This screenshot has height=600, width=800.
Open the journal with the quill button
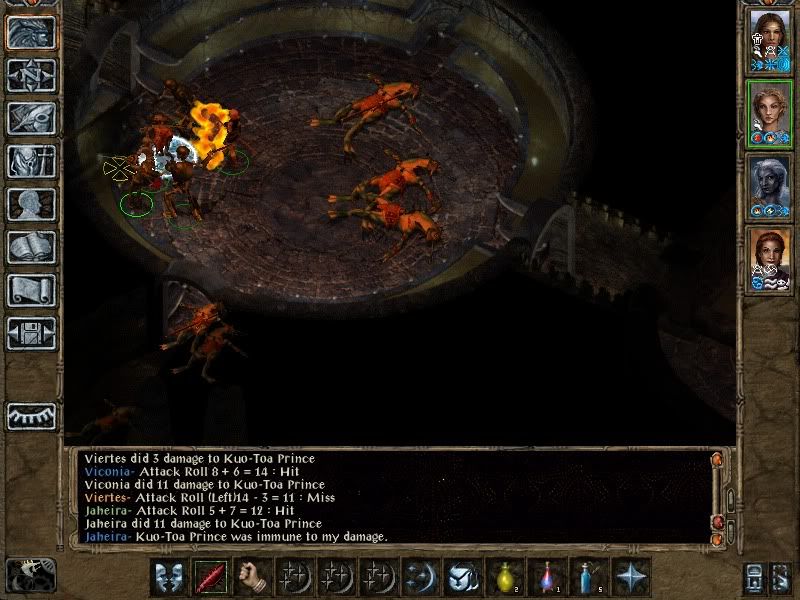coord(31,118)
